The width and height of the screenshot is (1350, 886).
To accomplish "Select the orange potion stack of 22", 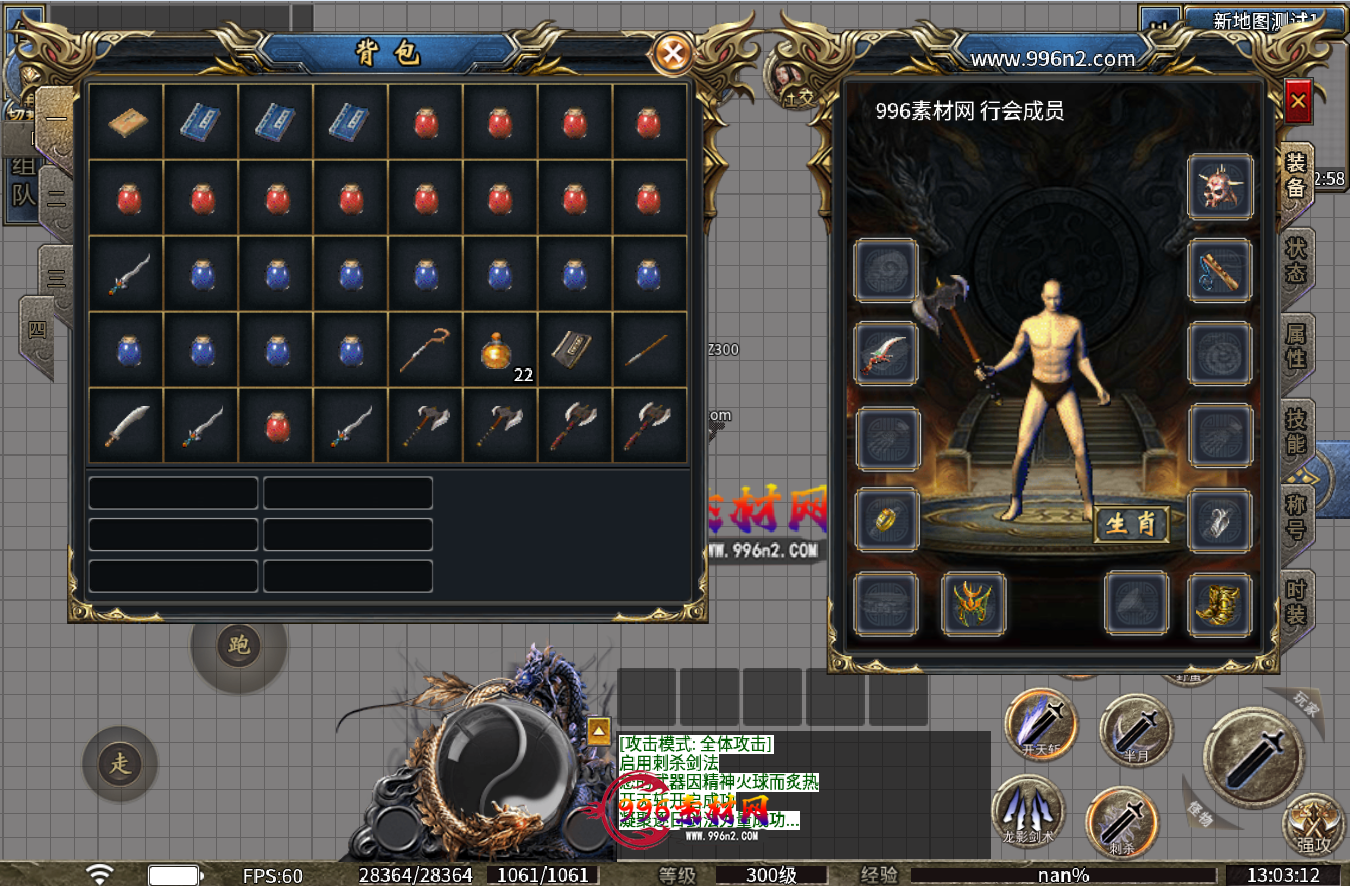I will coord(501,350).
